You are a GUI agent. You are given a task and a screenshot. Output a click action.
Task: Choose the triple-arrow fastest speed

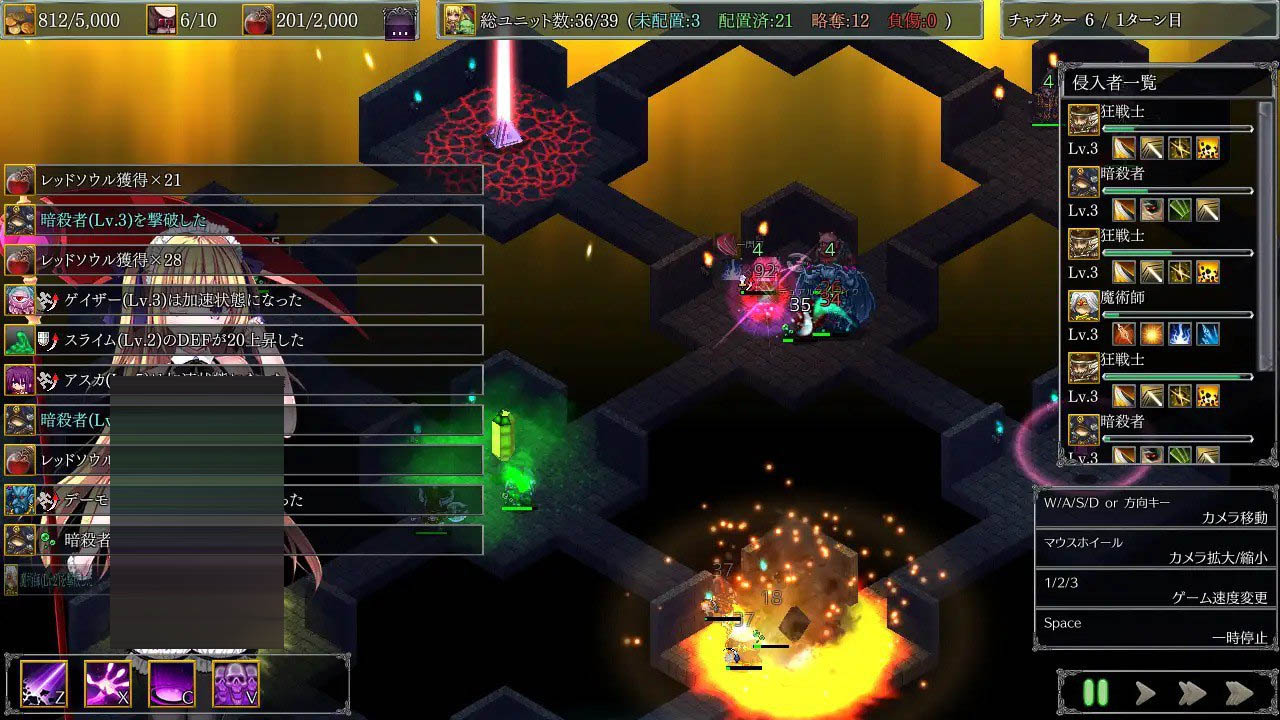pos(1239,693)
